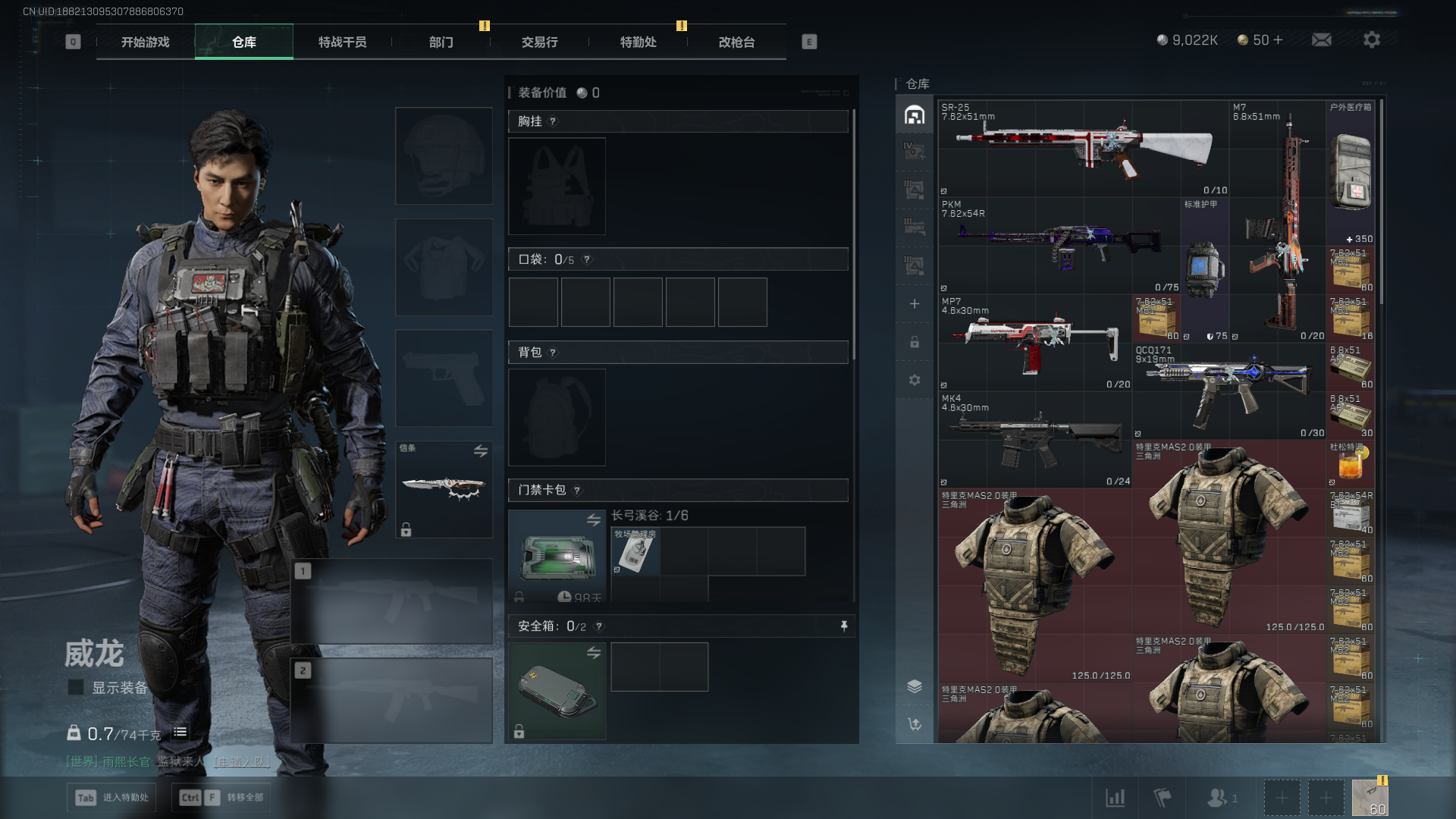The height and width of the screenshot is (819, 1456).
Task: Pick the PKM machine gun in storage
Action: pos(1059,246)
